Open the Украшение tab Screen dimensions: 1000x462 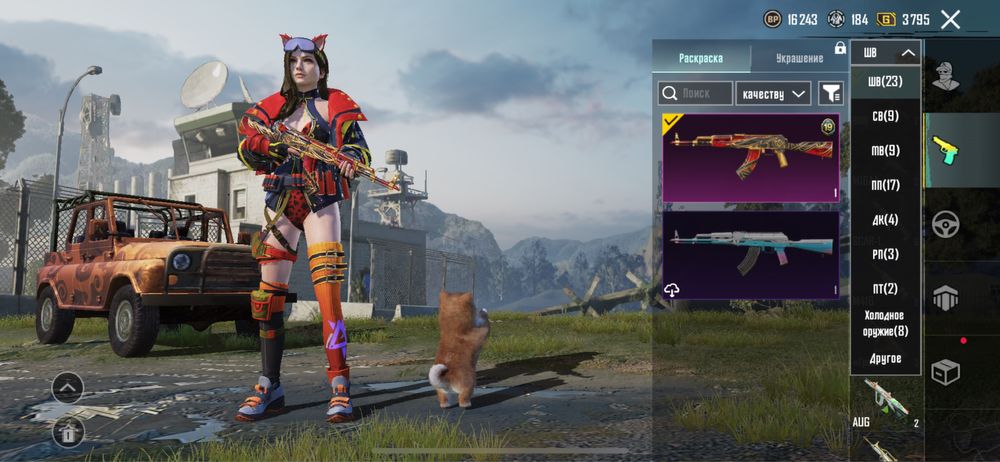point(799,58)
